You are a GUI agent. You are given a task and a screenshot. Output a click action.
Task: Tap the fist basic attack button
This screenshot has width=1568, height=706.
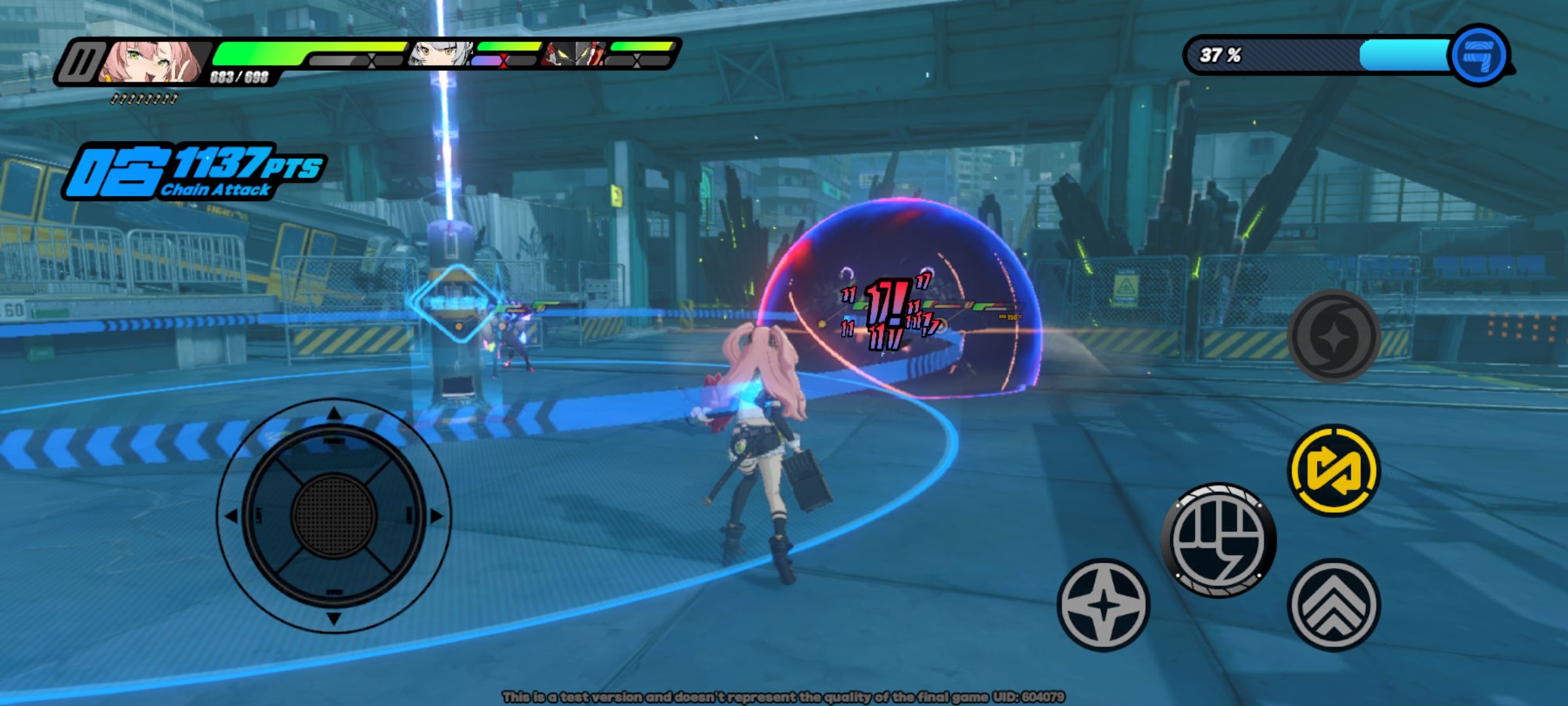coord(1218,540)
